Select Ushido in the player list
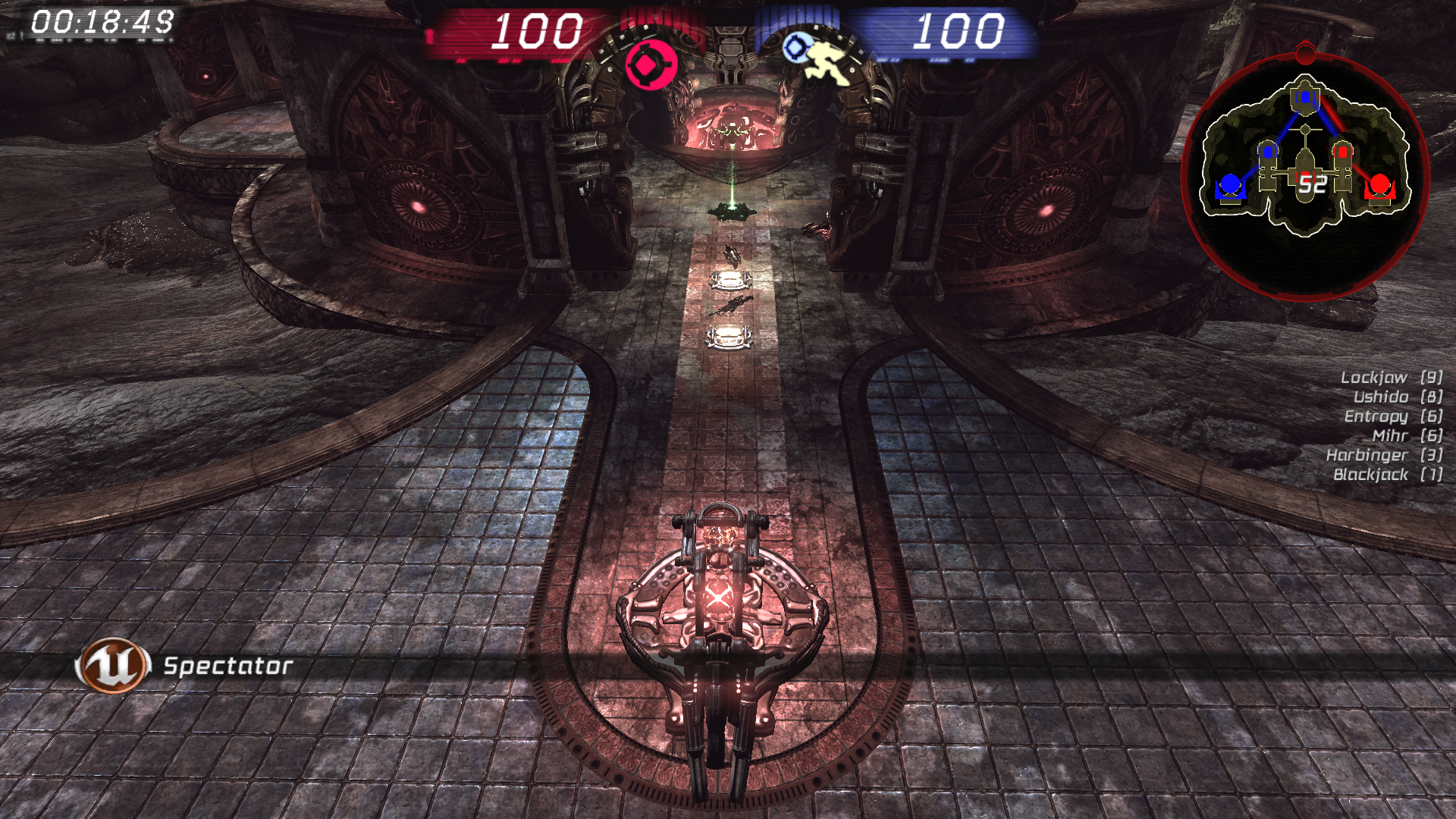Viewport: 1456px width, 819px height. (1380, 397)
